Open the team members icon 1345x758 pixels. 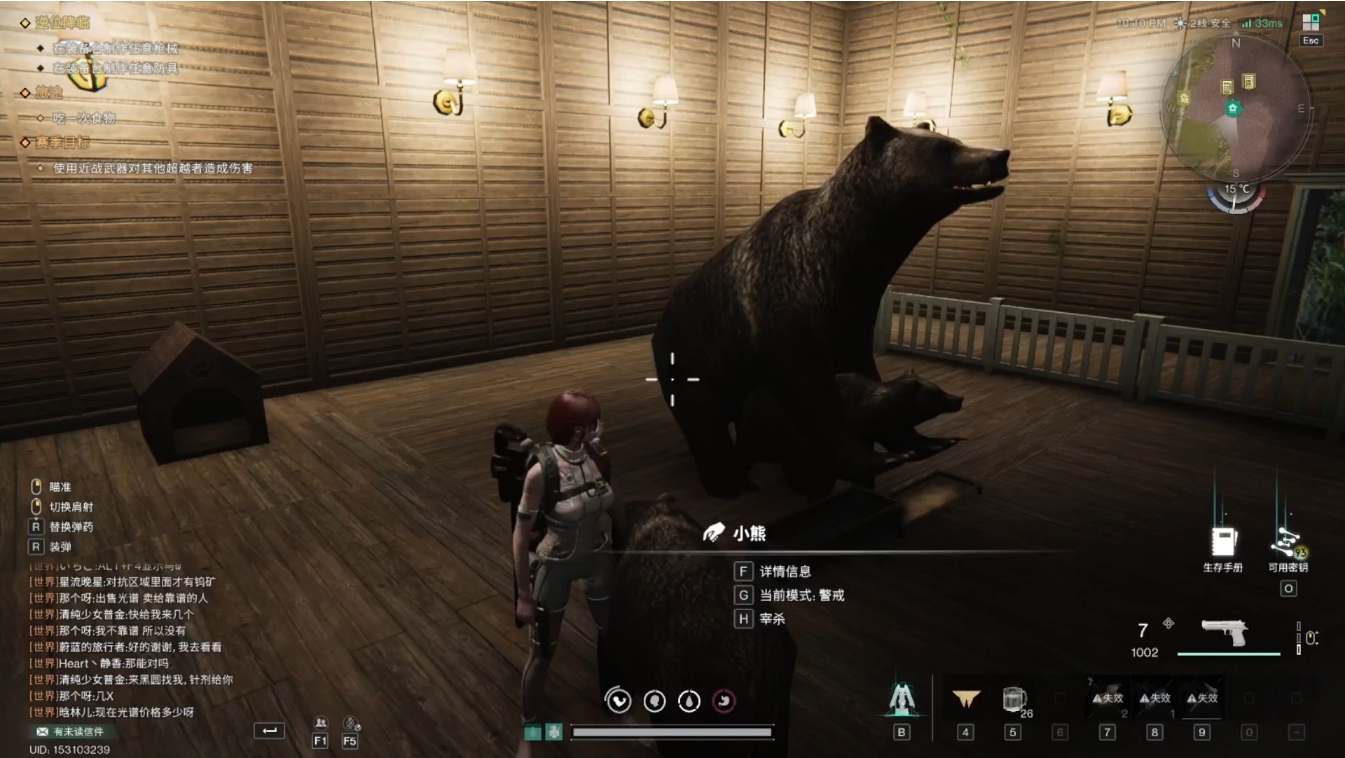pyautogui.click(x=320, y=724)
